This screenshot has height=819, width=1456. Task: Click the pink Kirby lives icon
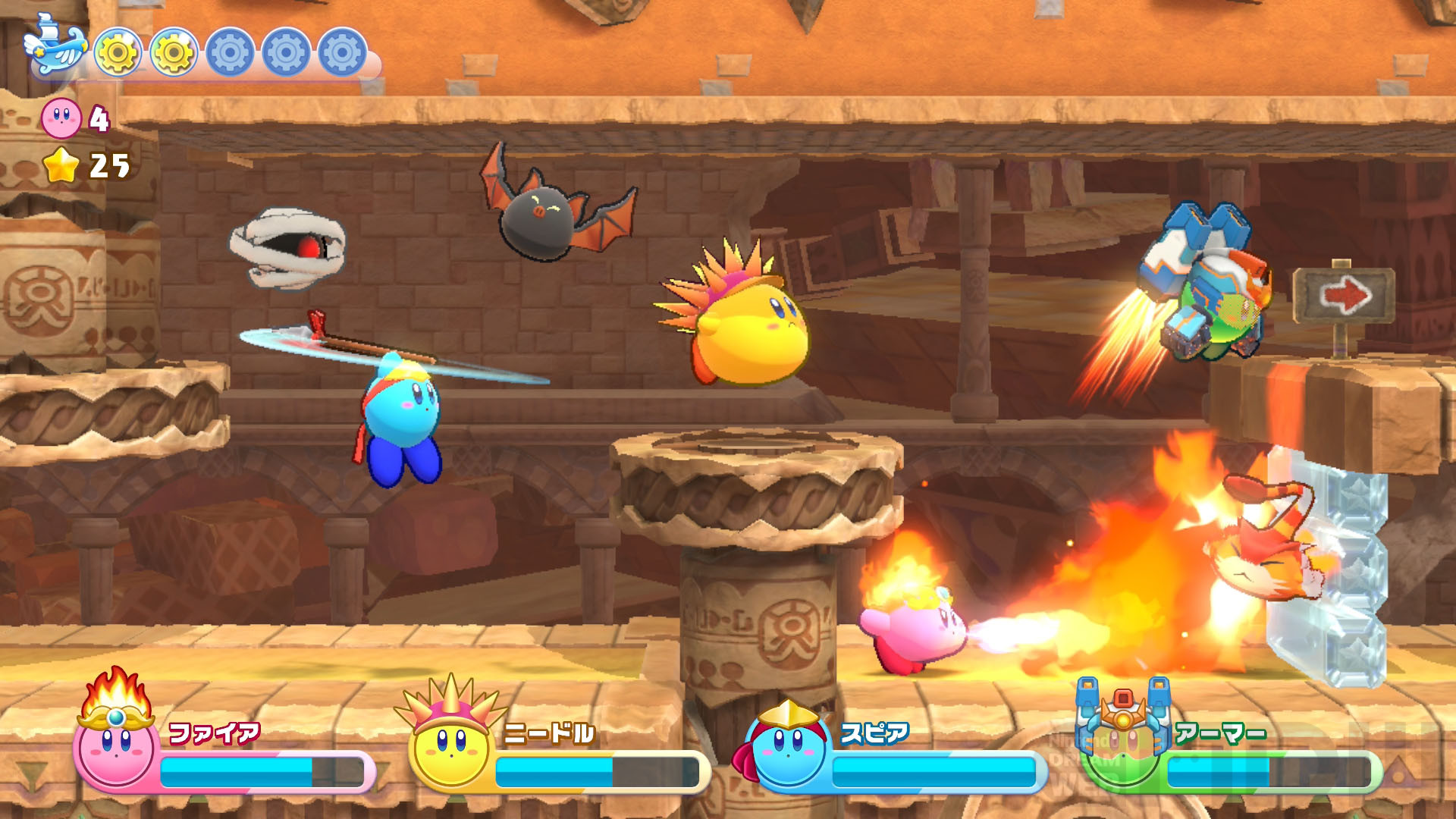pos(61,118)
